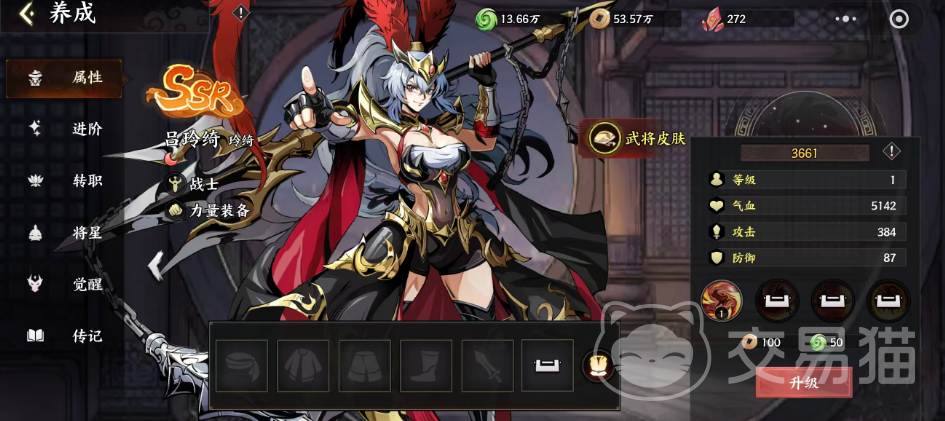Viewport: 945px width, 421px height.
Task: Select the shorts equipment slot
Action: coord(364,364)
